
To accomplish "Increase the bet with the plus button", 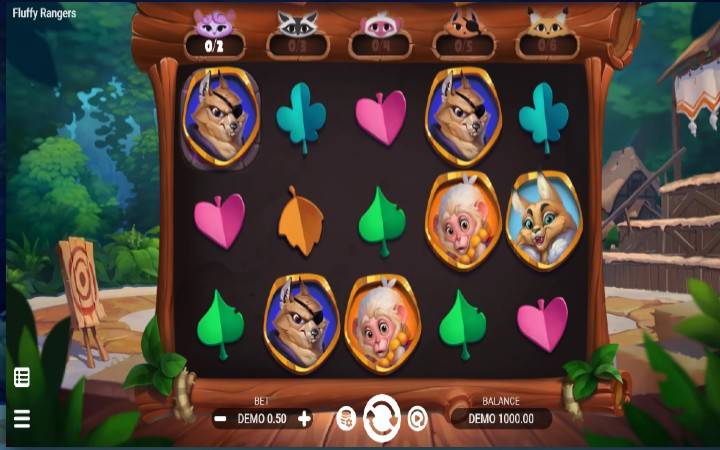I will click(304, 419).
